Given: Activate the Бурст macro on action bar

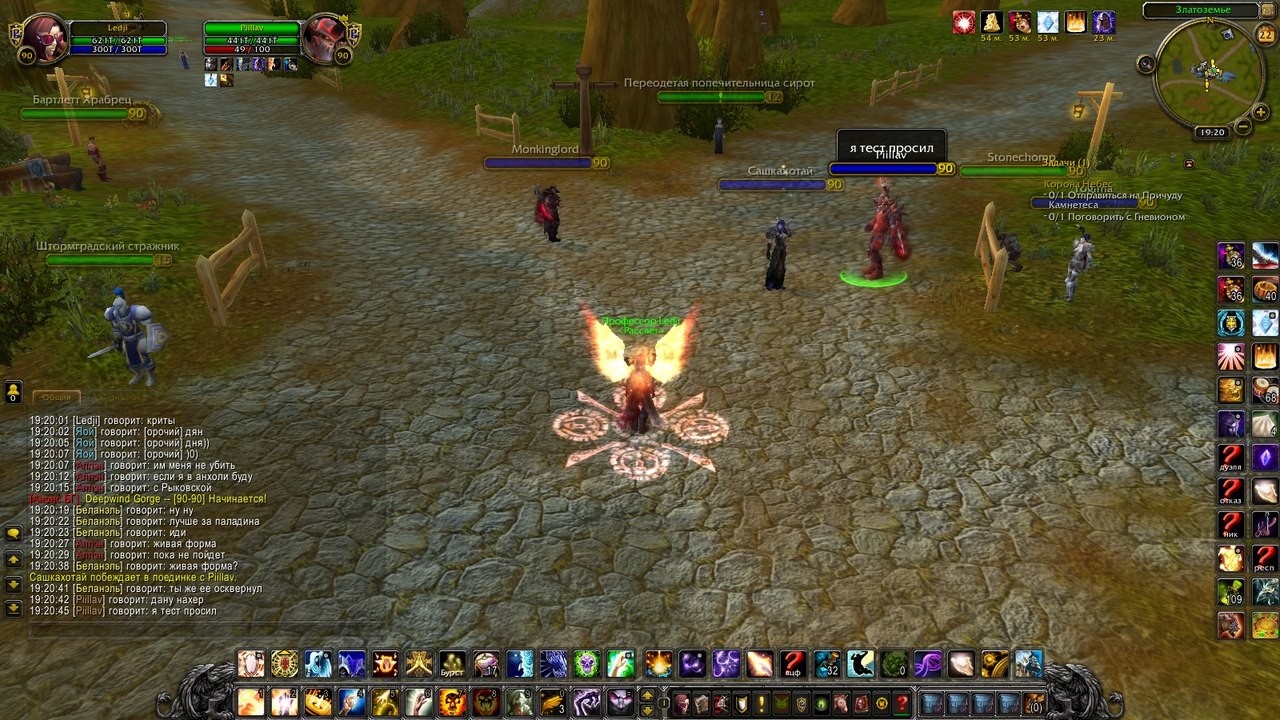Looking at the screenshot, I should [452, 664].
